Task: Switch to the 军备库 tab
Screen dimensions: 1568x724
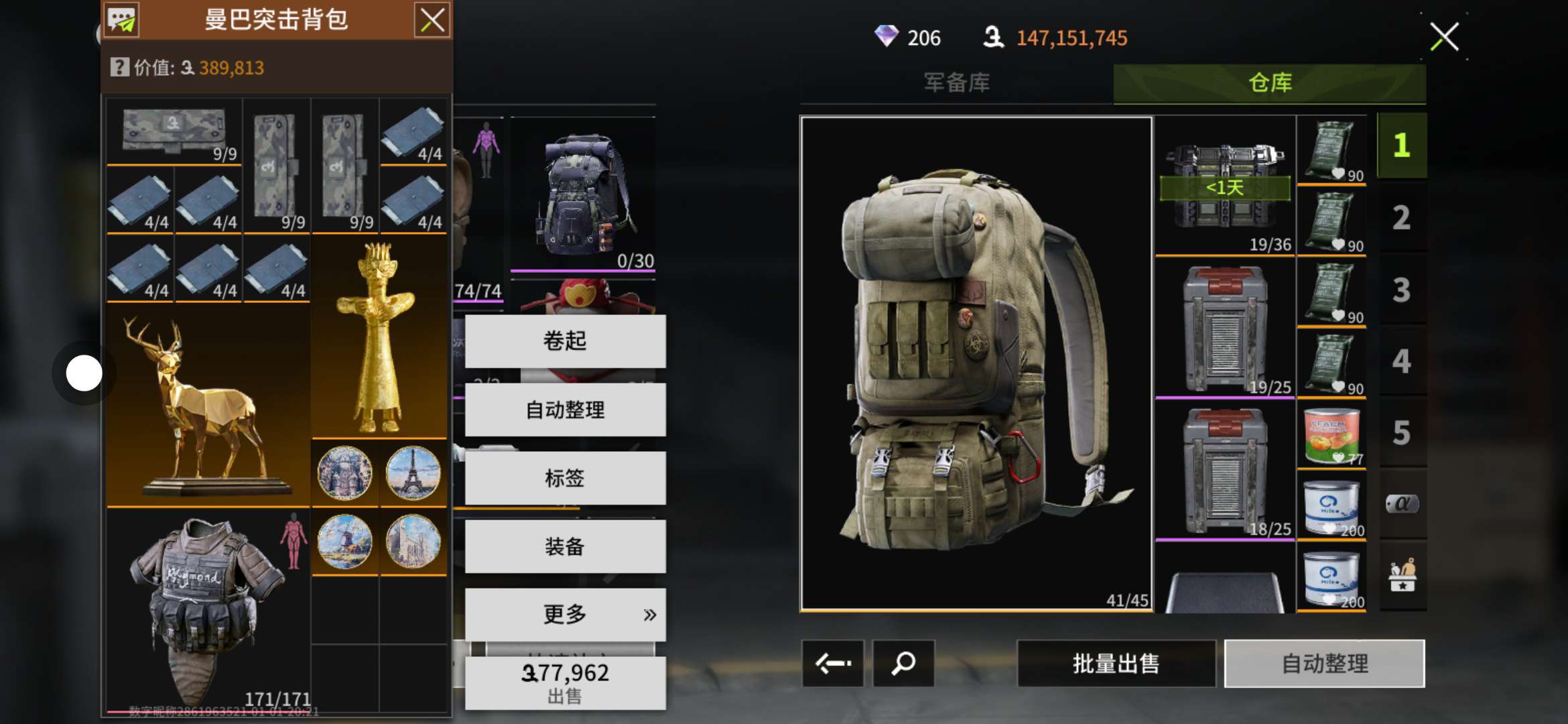Action: click(x=956, y=83)
